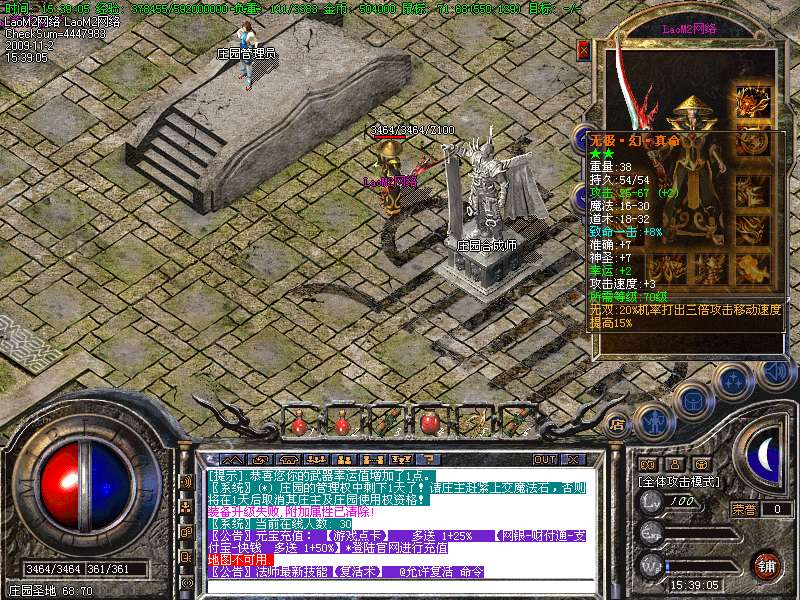Open the bag inventory round button
Screen dimensions: 800x600
[692, 401]
